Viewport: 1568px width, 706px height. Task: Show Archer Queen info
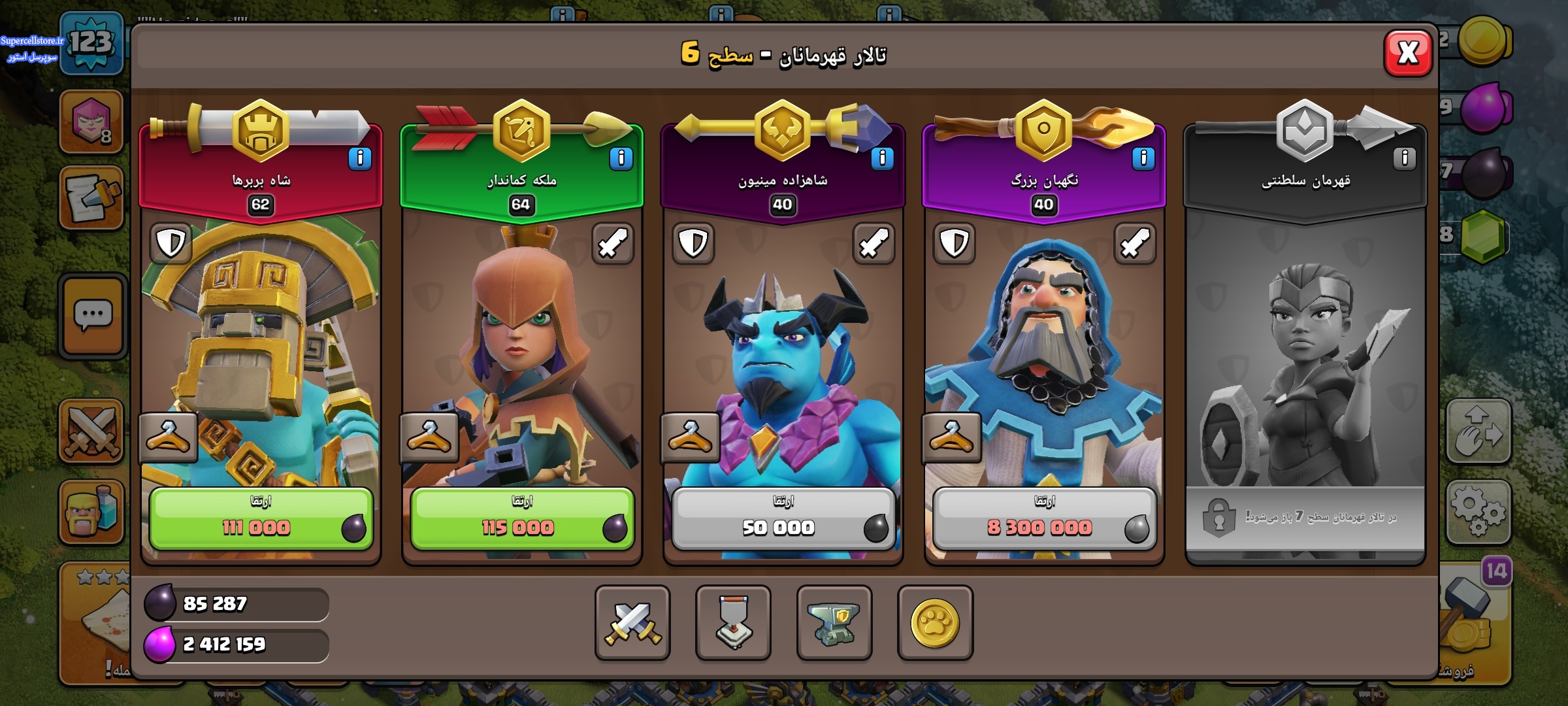[621, 158]
